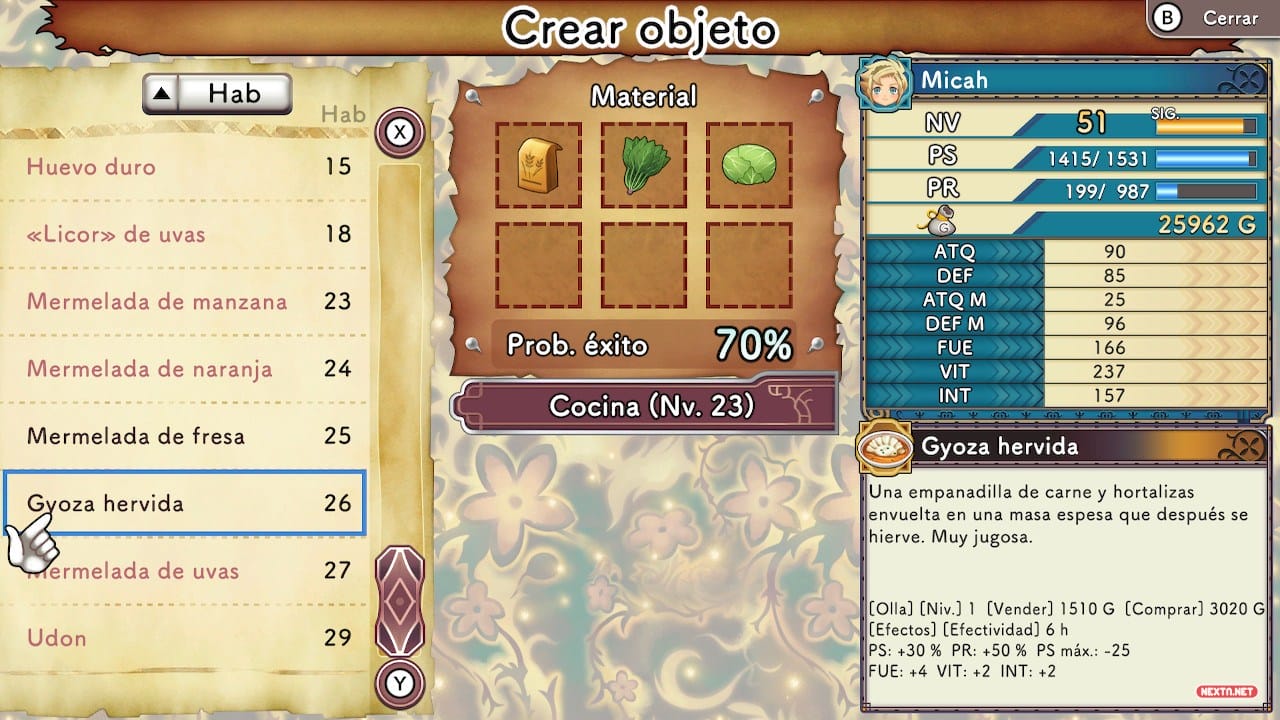
Task: Select the cabbage material slot
Action: (x=749, y=166)
